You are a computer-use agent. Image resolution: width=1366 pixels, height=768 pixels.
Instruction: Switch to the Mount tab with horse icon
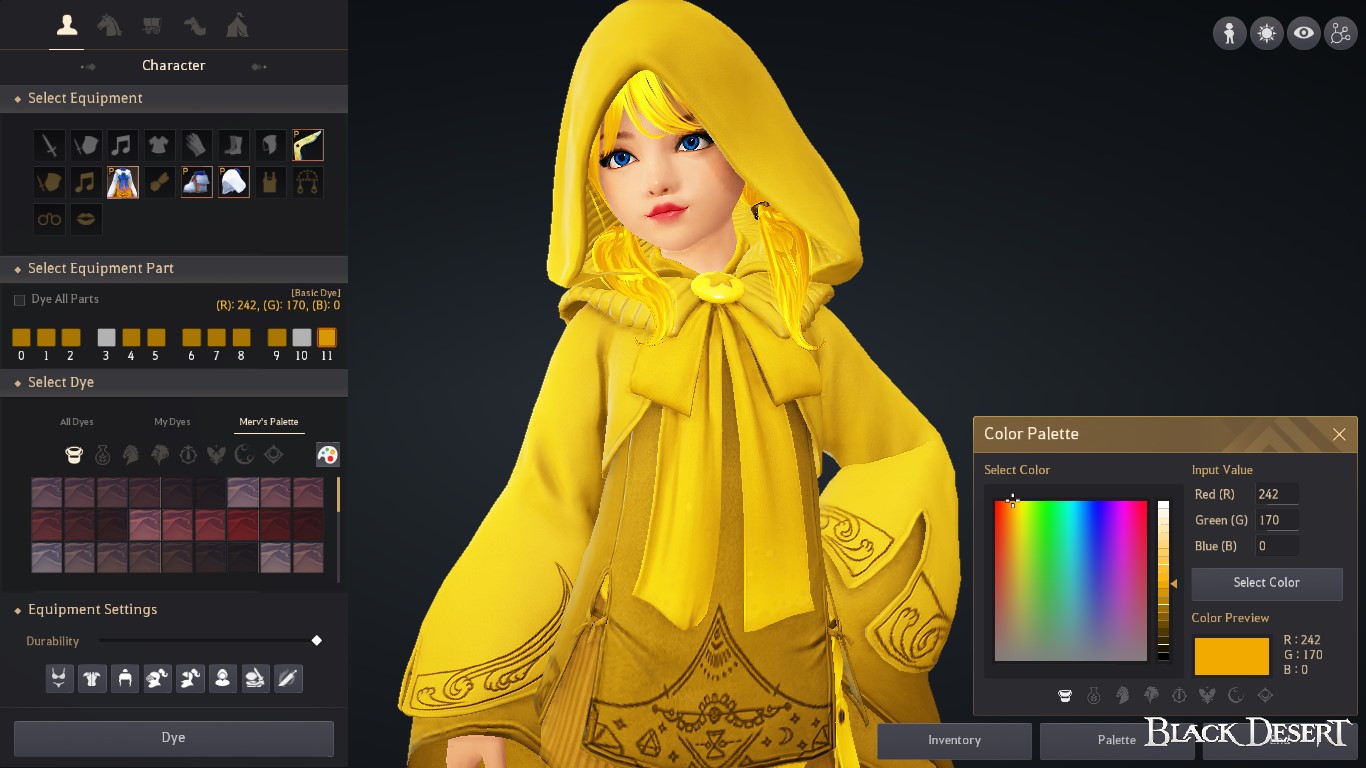110,25
